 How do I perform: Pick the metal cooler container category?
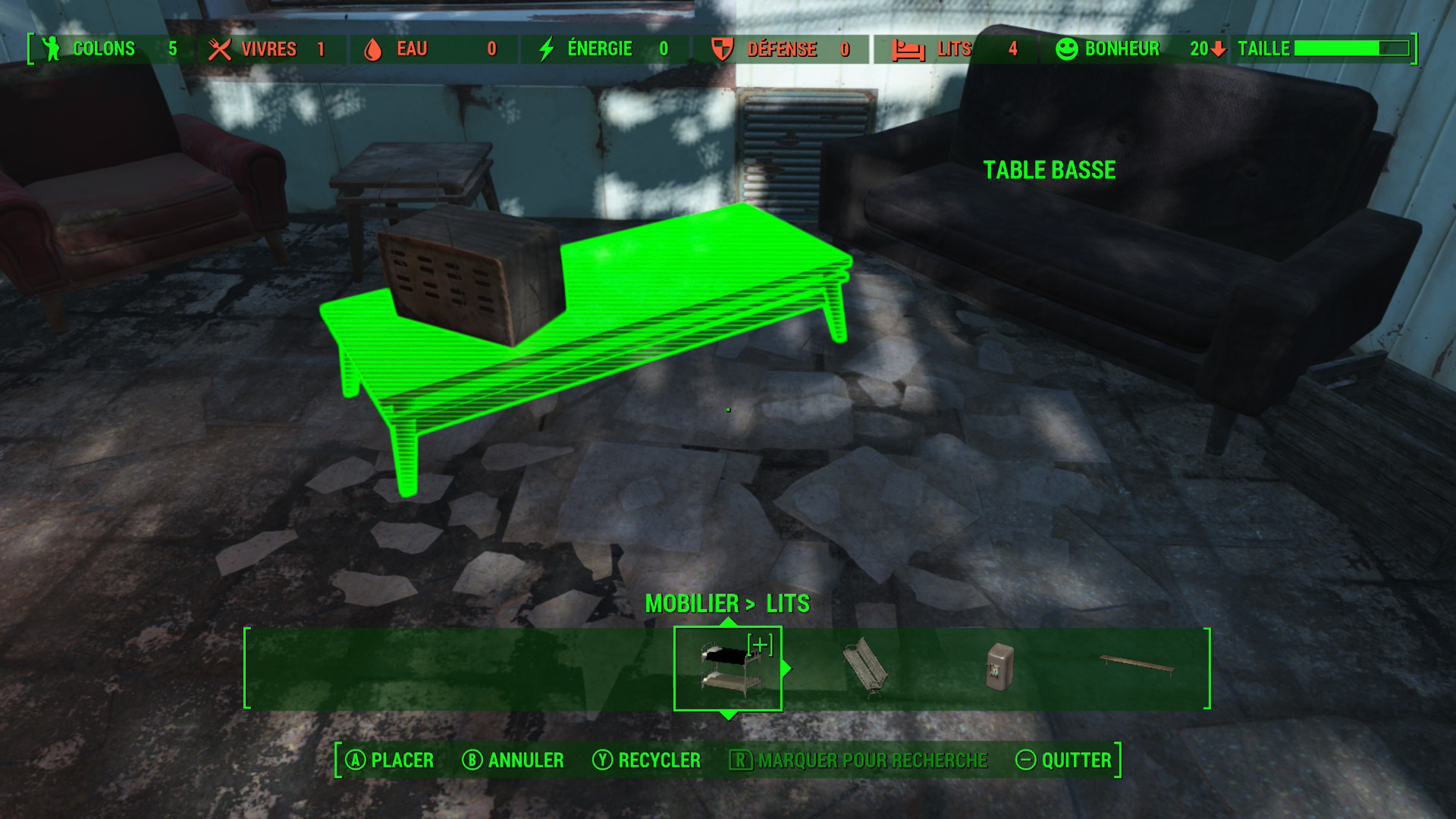tap(999, 667)
